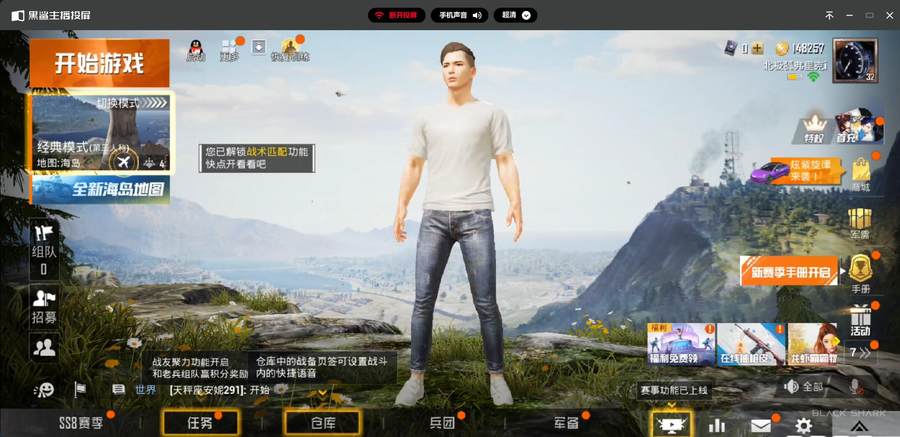900x437 pixels.
Task: Open the 活动 events gift icon
Action: tap(860, 320)
